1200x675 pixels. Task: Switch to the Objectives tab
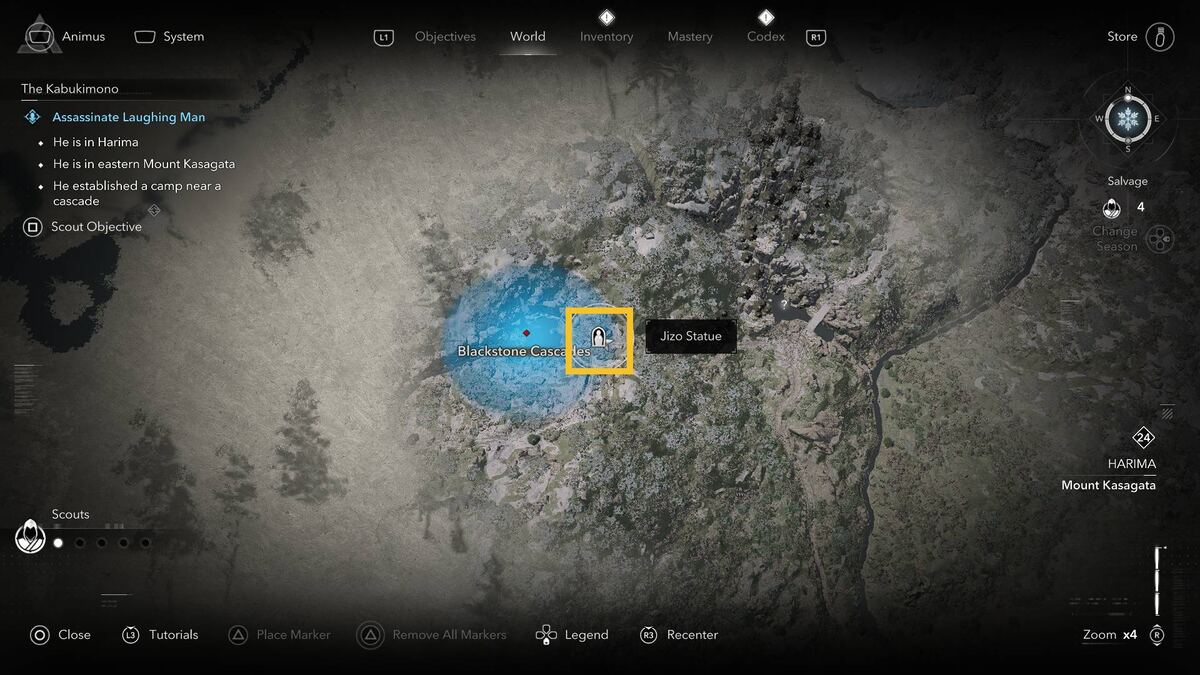(445, 37)
